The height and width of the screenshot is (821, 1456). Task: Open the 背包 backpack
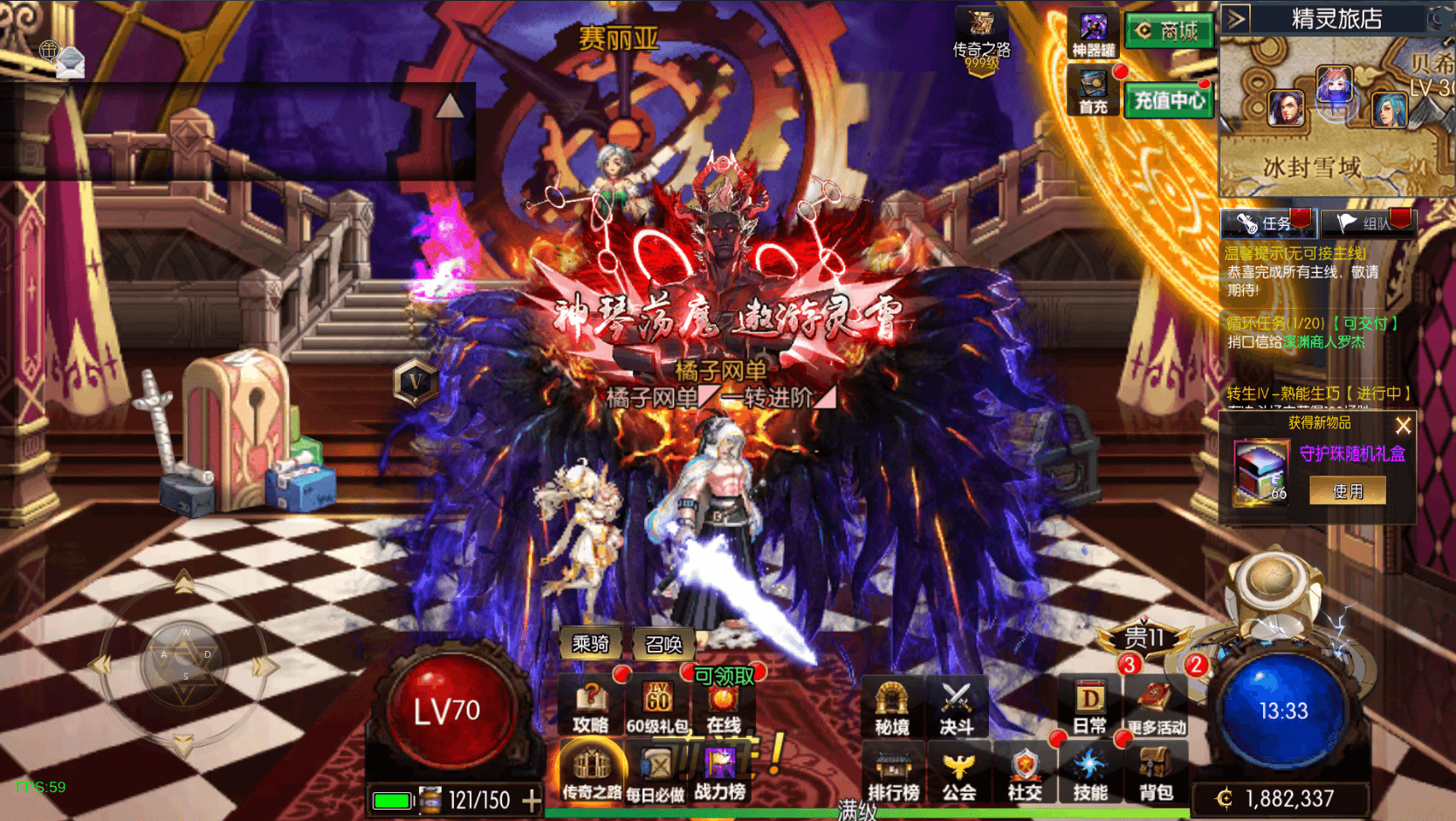click(x=1156, y=775)
